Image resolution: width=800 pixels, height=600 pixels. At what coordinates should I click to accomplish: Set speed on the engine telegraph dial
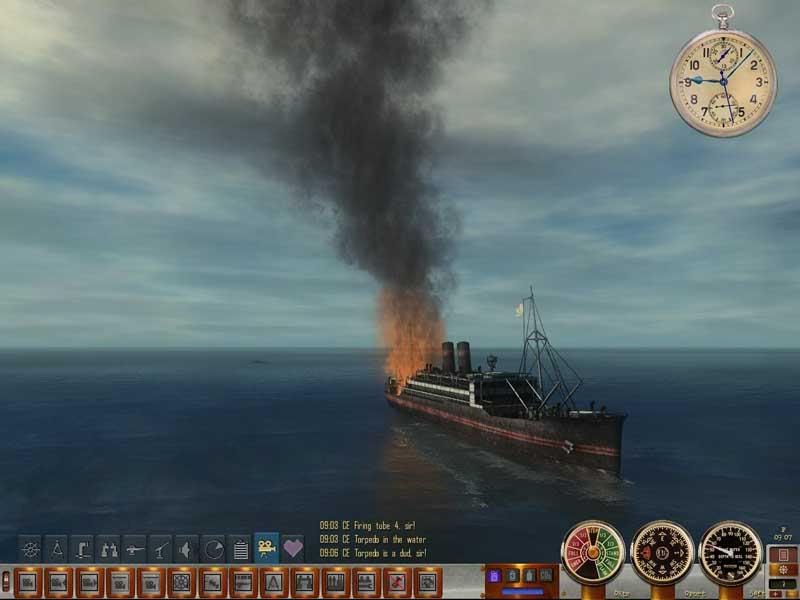(x=593, y=553)
